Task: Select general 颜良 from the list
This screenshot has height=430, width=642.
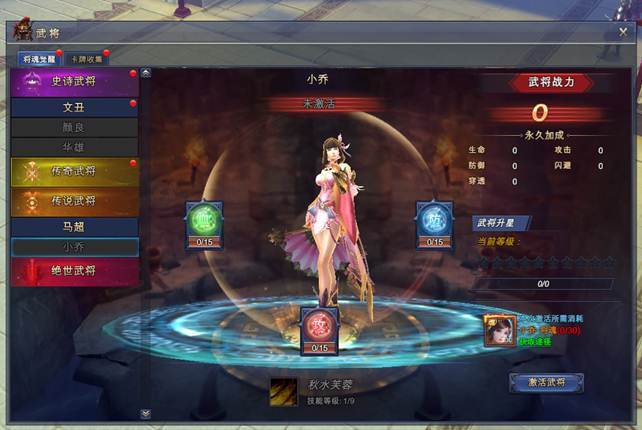Action: (74, 127)
